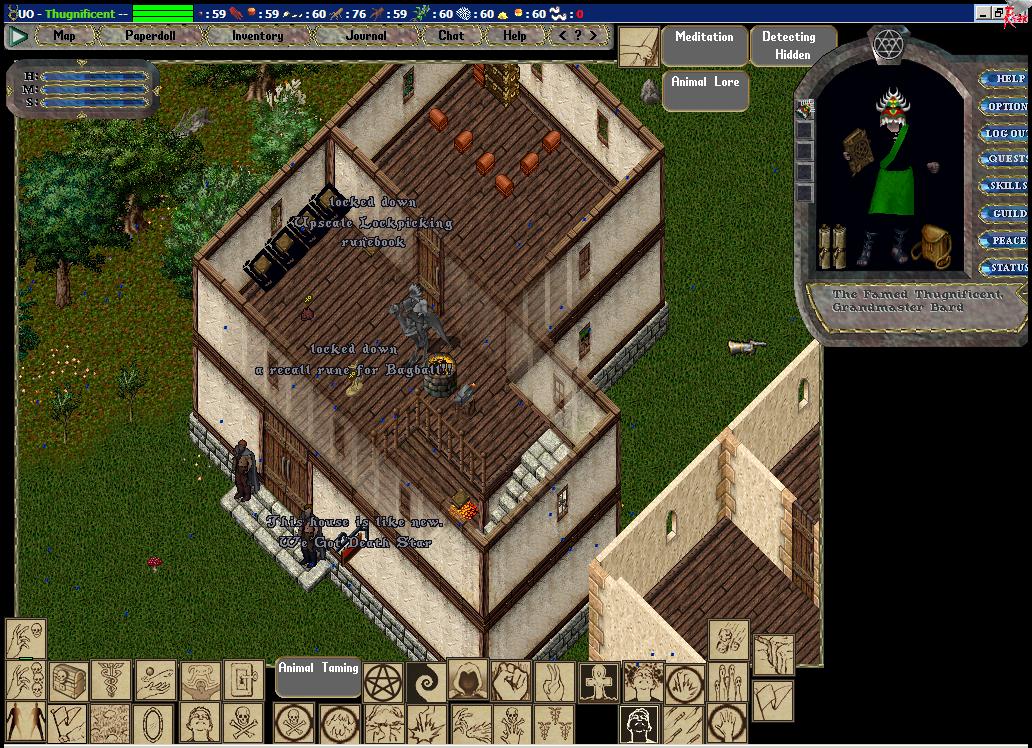Open the Chat menu entry
Viewport: 1032px width, 748px height.
451,36
